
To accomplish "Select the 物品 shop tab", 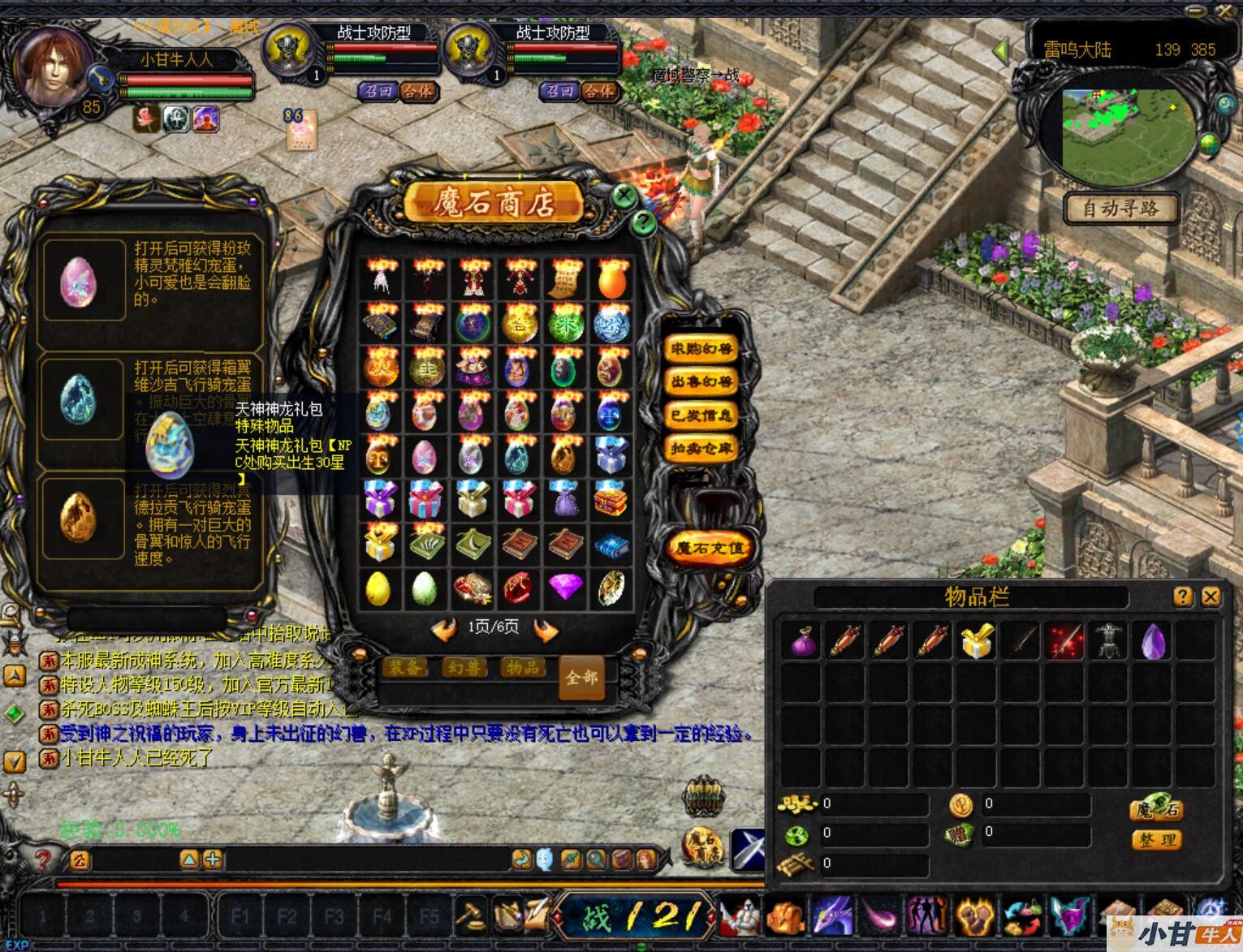I will (523, 668).
